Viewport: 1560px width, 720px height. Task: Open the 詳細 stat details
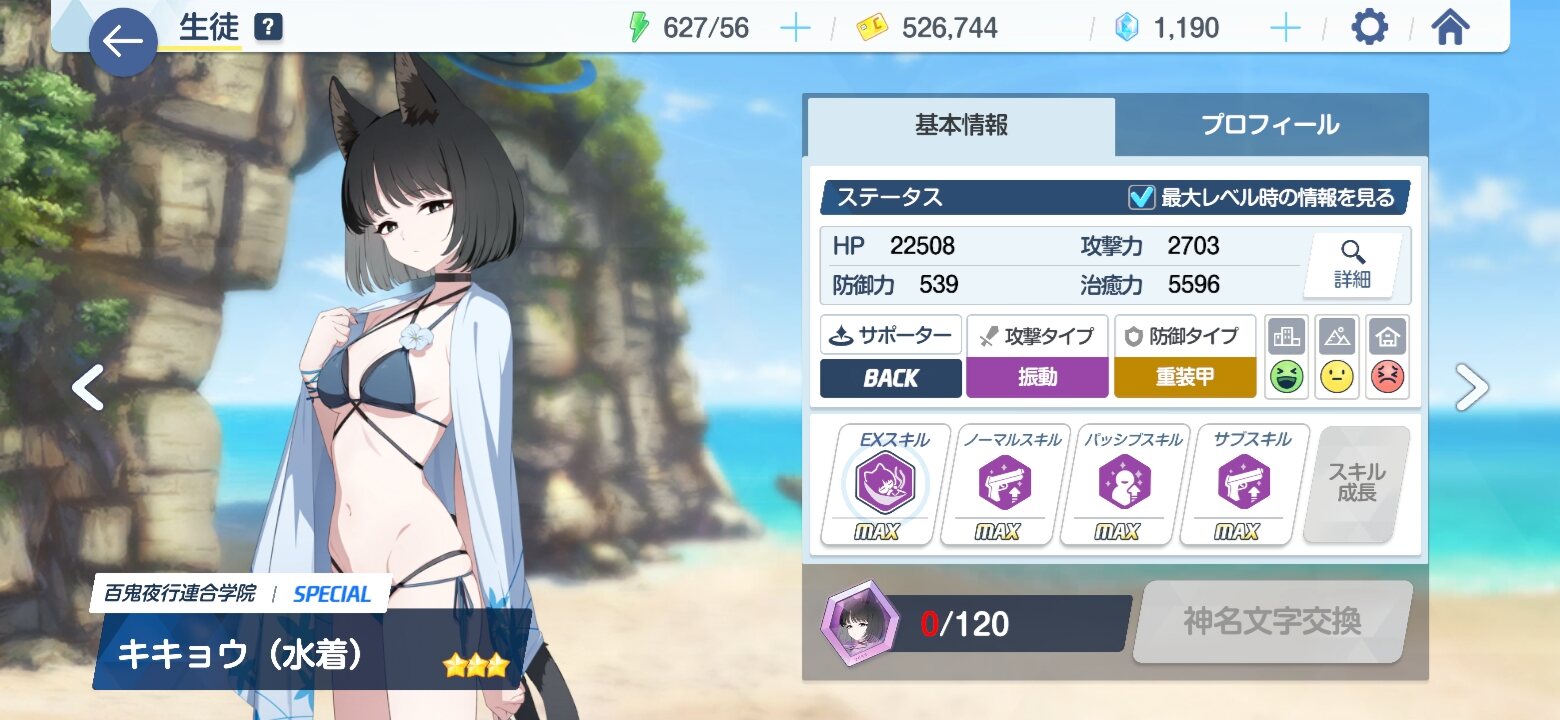pyautogui.click(x=1352, y=266)
